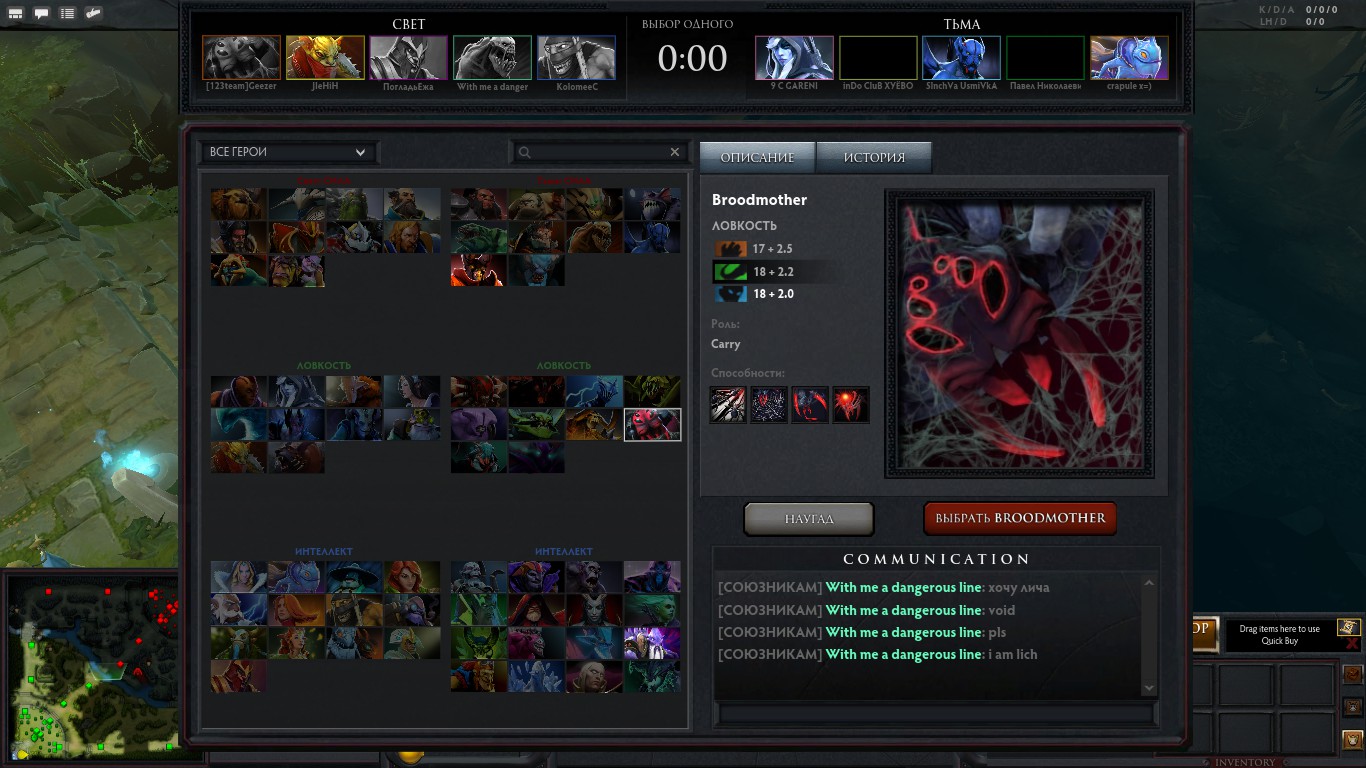The image size is (1366, 768).
Task: Open the ИСТОРИЯ tab
Action: (874, 157)
